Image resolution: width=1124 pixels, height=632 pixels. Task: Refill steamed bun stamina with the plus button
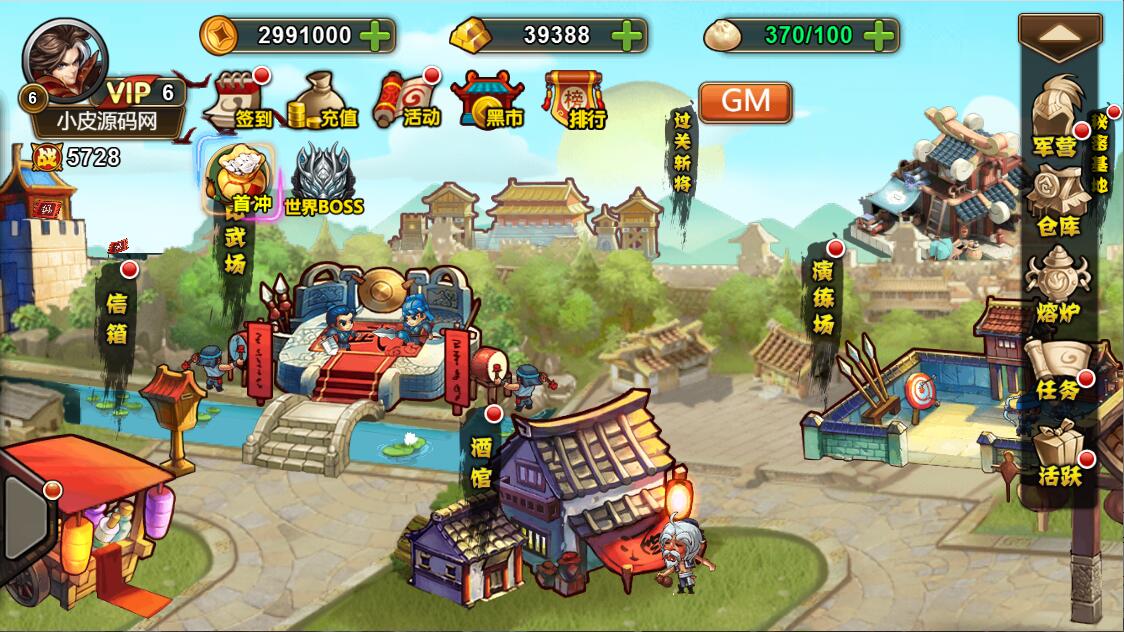[x=879, y=36]
